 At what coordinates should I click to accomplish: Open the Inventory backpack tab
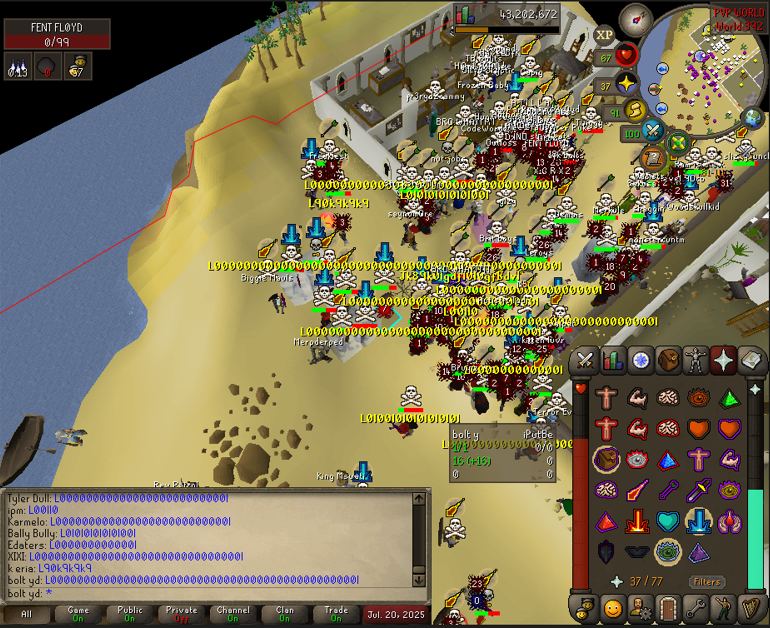(667, 360)
